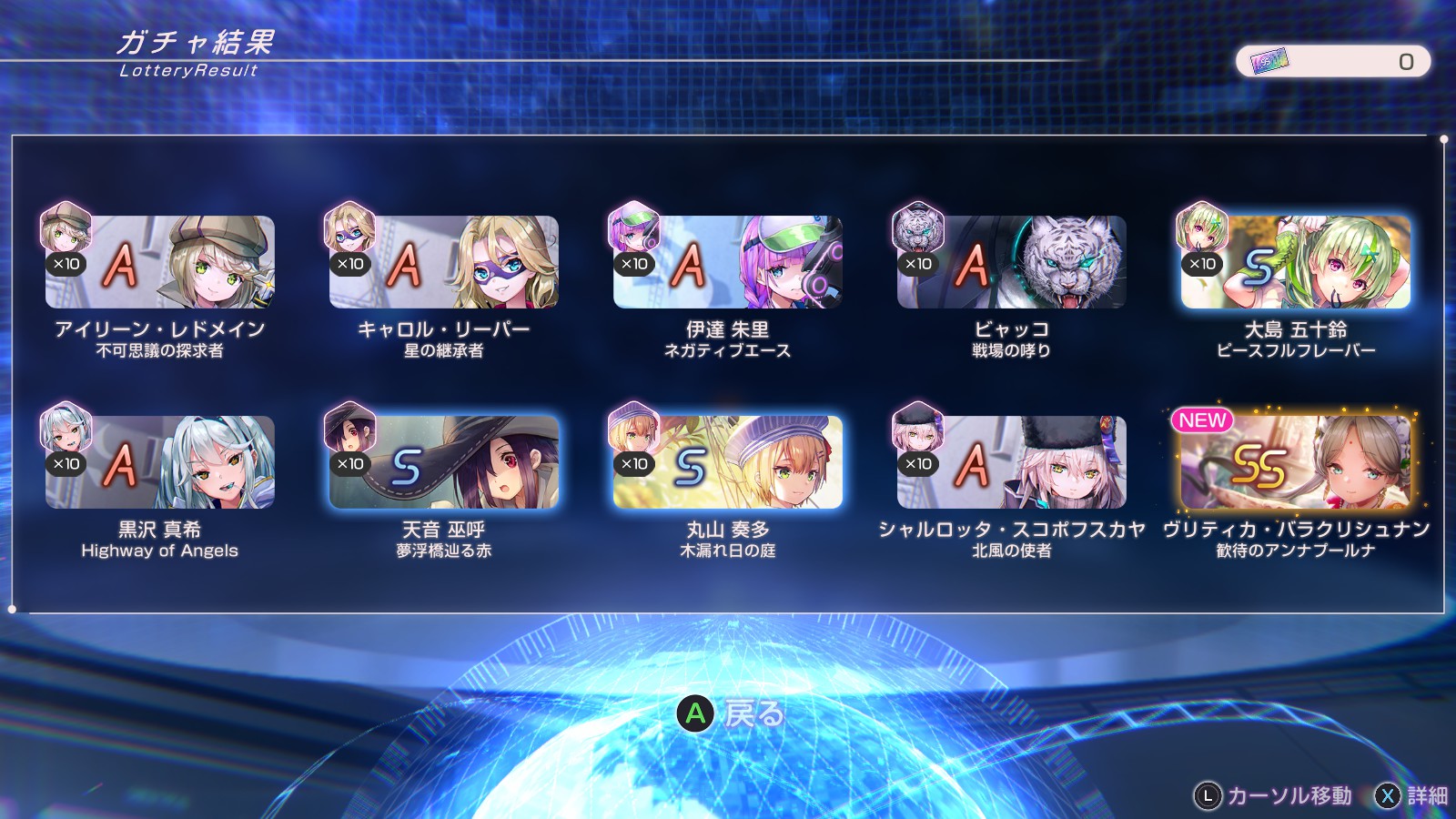Select the アイリーン・レドメイン card
This screenshot has width=1456, height=819.
(160, 262)
